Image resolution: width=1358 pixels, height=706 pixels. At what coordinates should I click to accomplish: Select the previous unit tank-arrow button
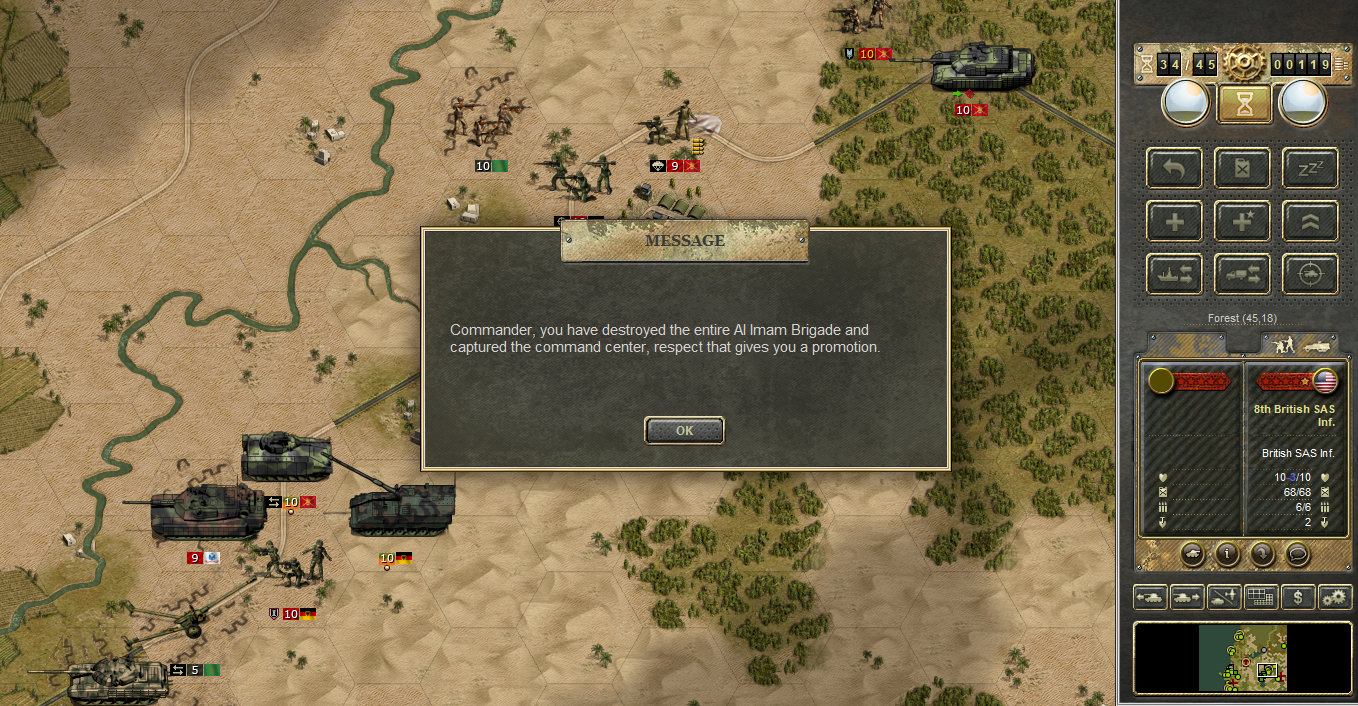tap(1150, 597)
